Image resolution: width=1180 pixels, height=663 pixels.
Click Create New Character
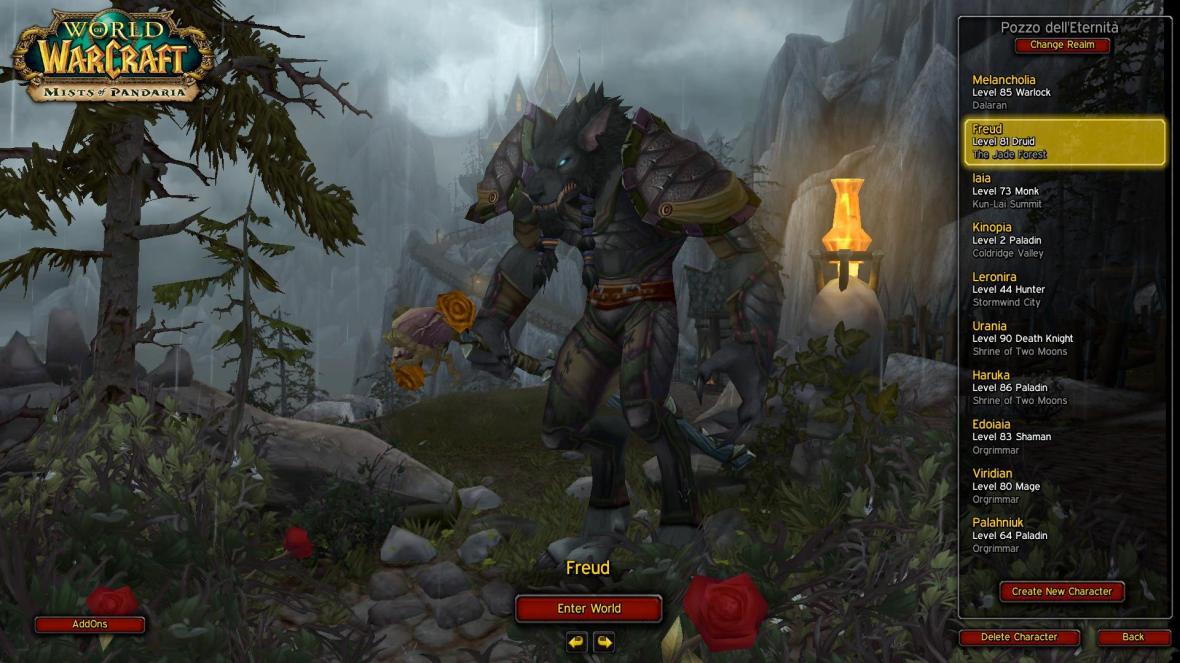1061,591
